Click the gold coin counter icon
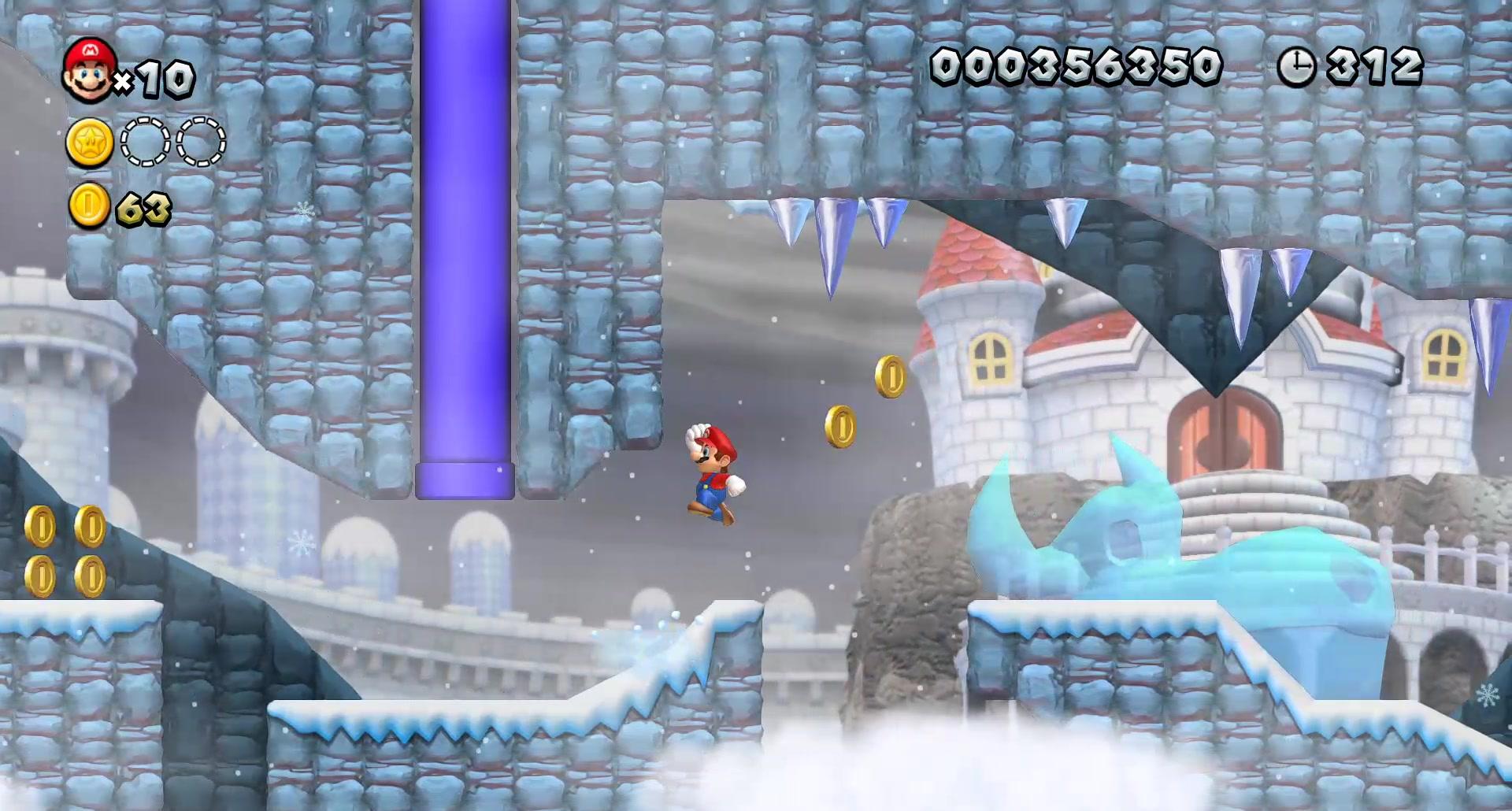This screenshot has height=811, width=1512. click(89, 206)
